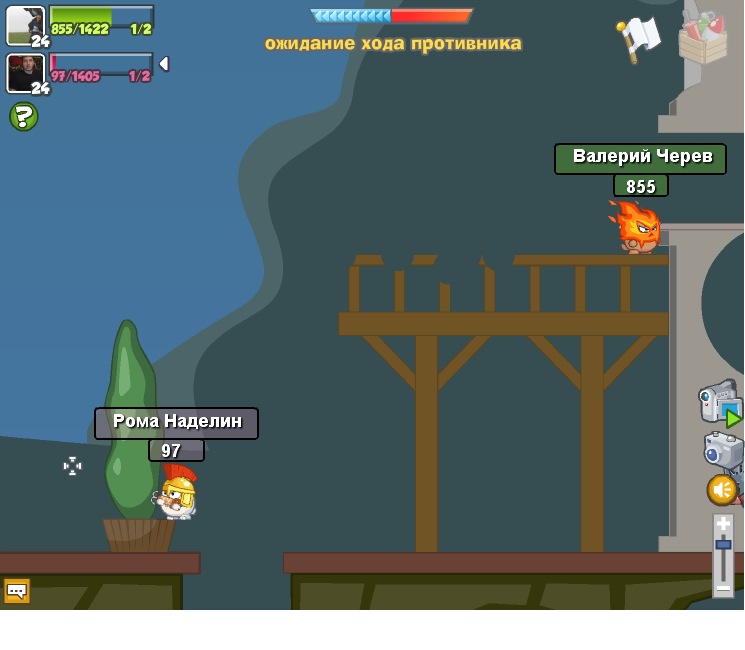This screenshot has height=650, width=745.
Task: Click the white surrender flag icon
Action: [x=639, y=38]
